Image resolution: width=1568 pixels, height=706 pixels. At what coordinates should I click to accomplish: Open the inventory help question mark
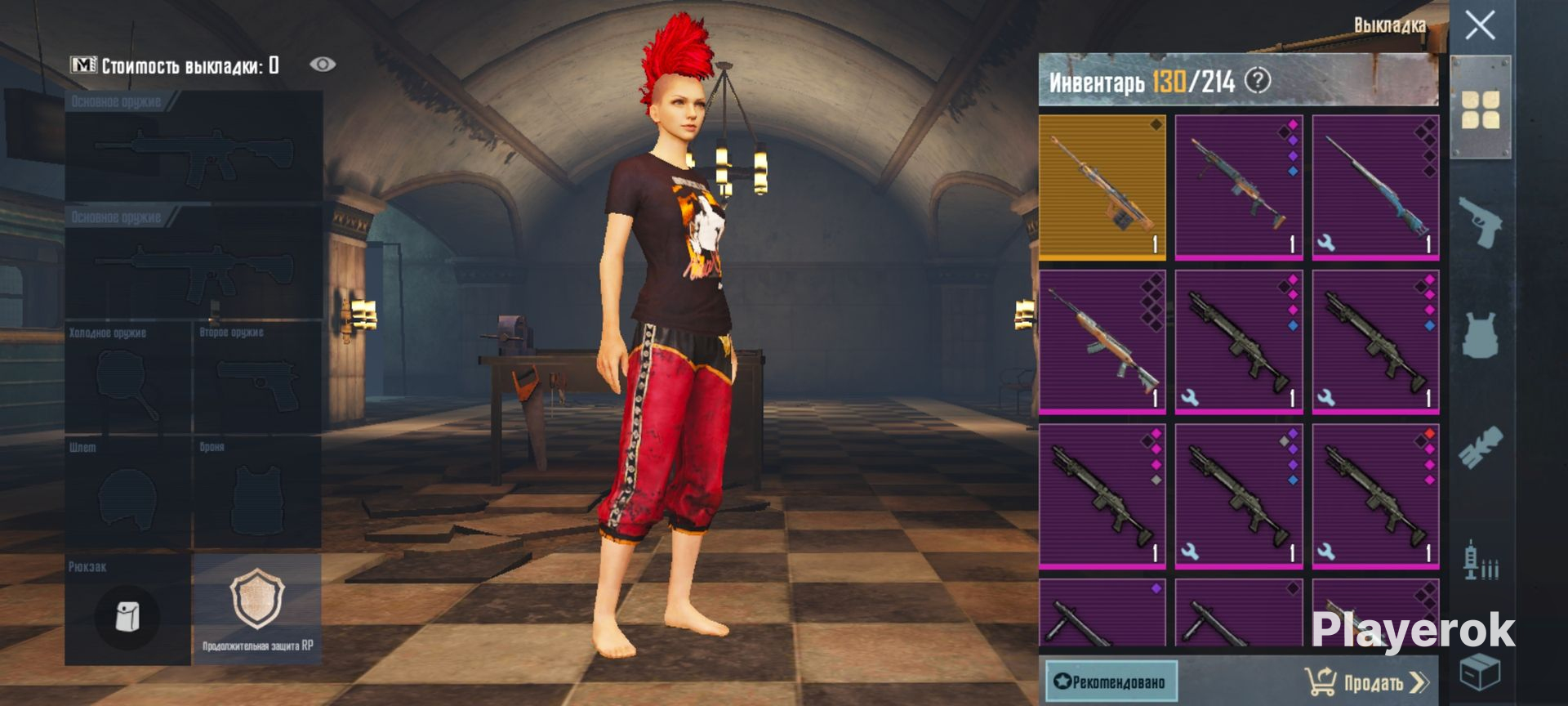1258,81
